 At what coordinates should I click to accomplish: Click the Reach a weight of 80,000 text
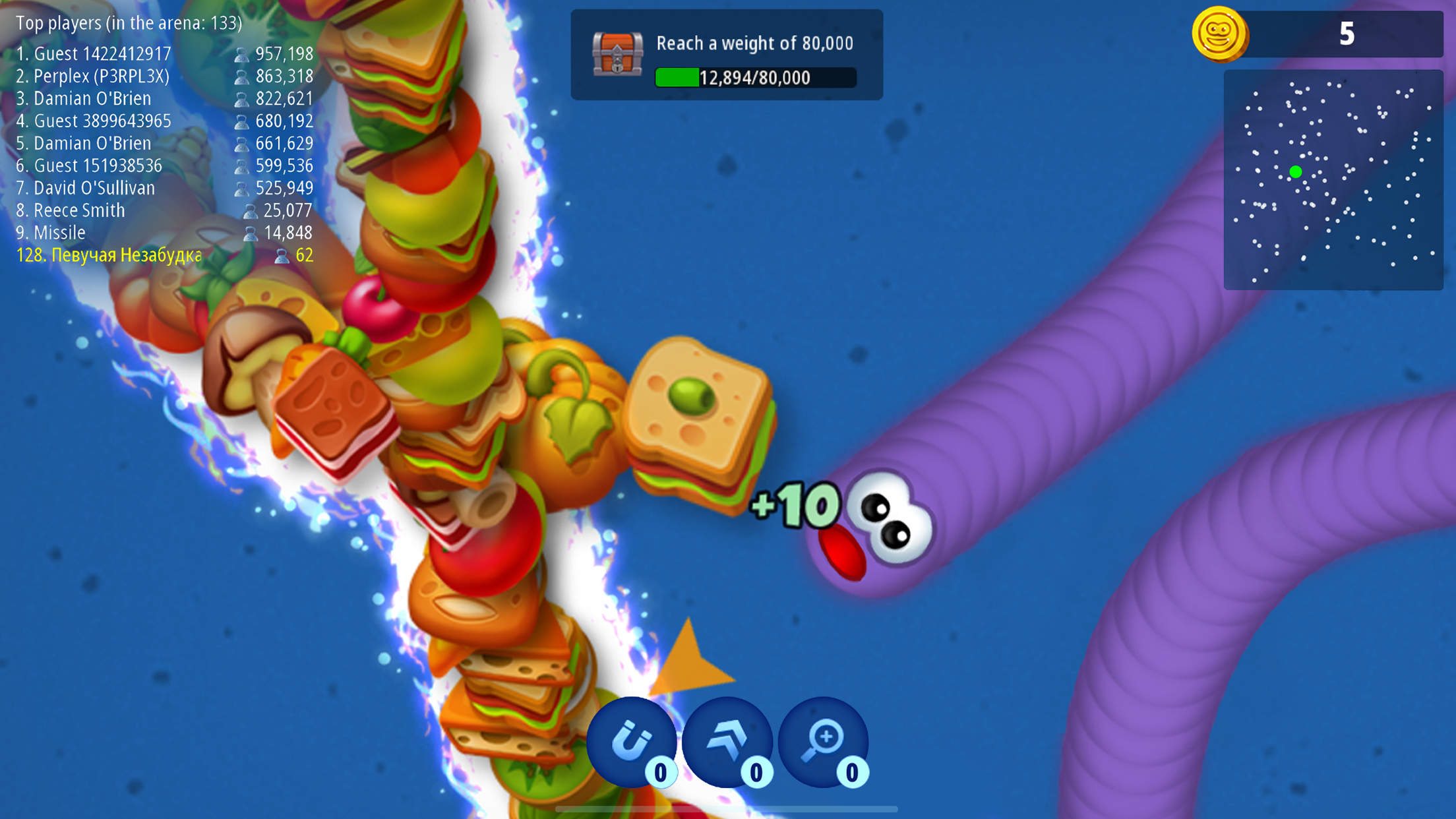click(754, 43)
